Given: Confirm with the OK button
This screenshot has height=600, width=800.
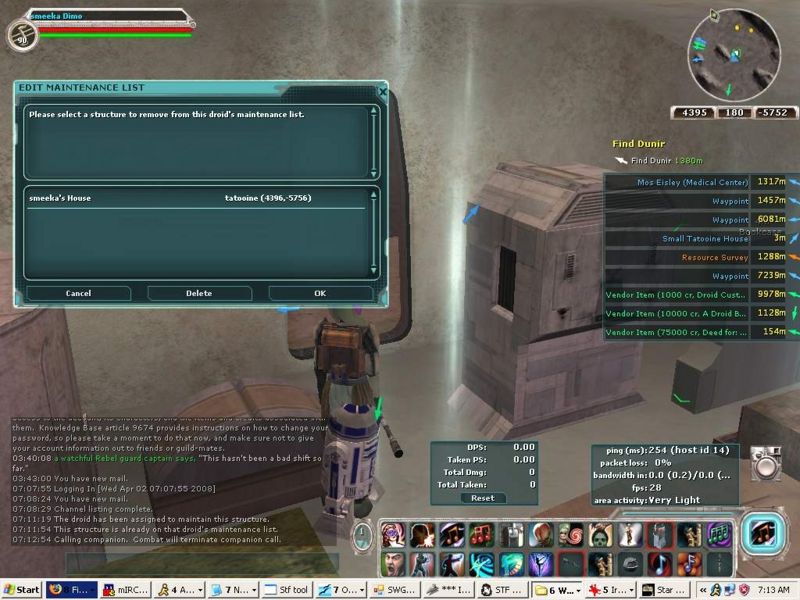Looking at the screenshot, I should tap(320, 293).
